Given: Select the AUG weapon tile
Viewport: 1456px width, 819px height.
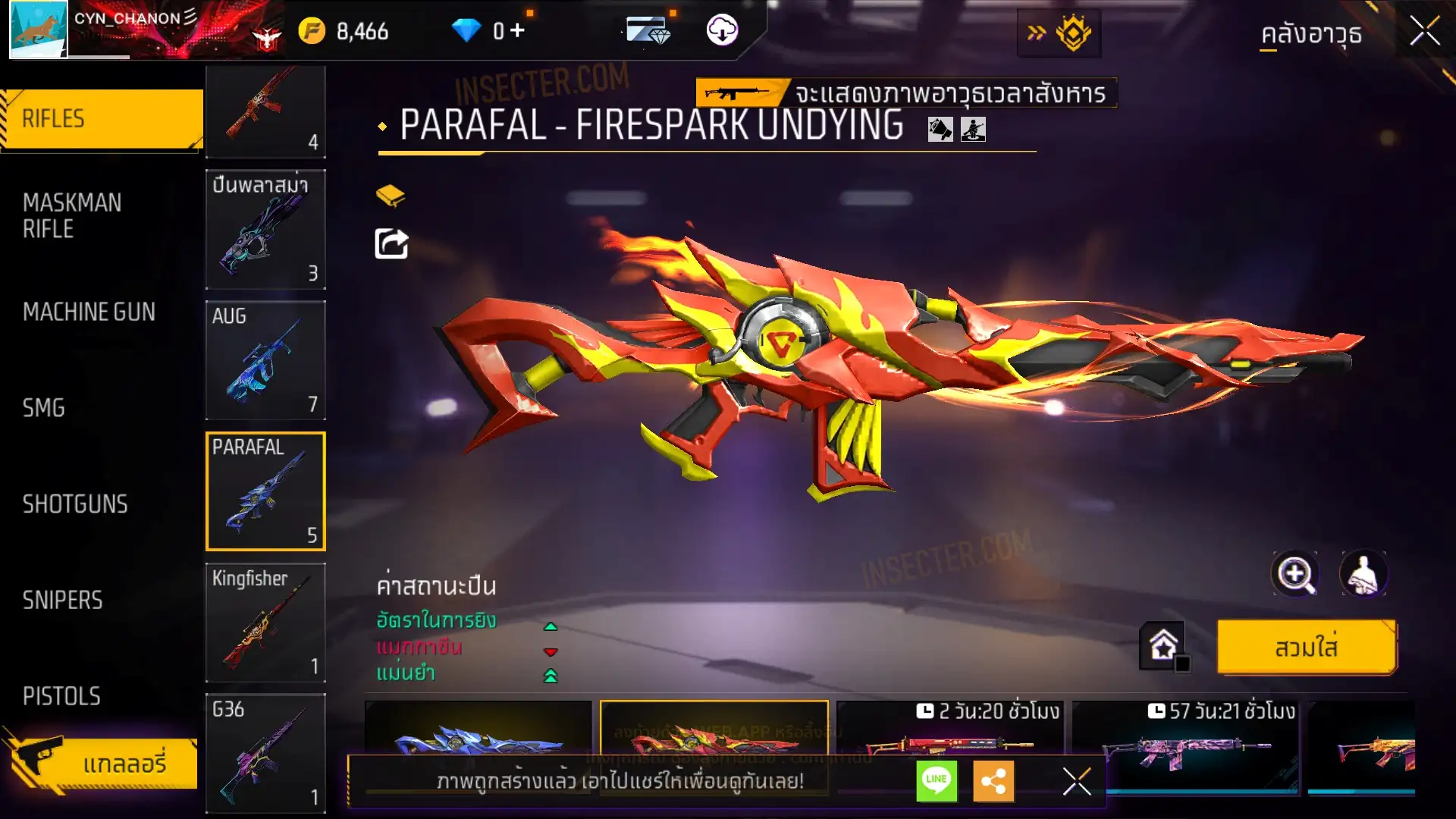Looking at the screenshot, I should (x=265, y=360).
